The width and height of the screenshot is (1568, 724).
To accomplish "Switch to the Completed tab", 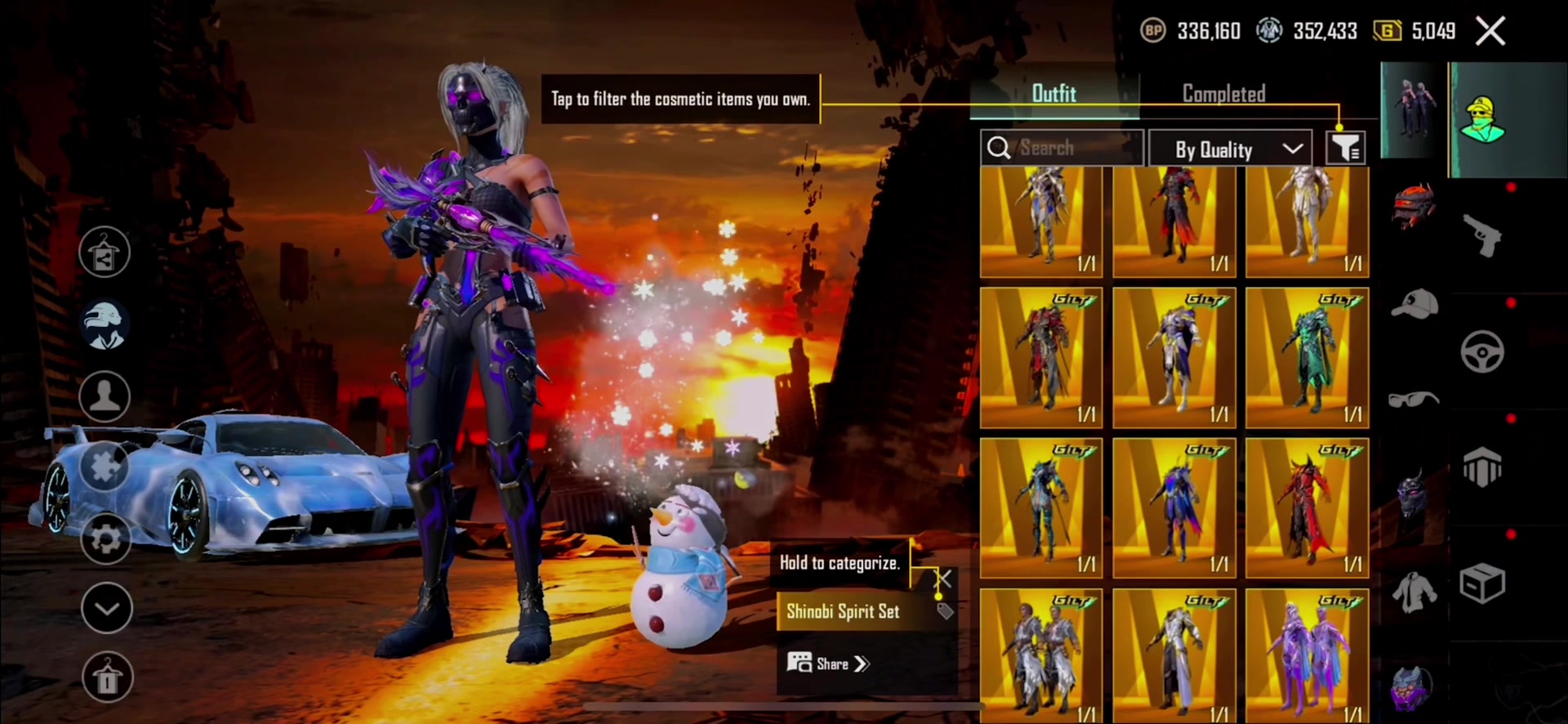I will [x=1223, y=94].
